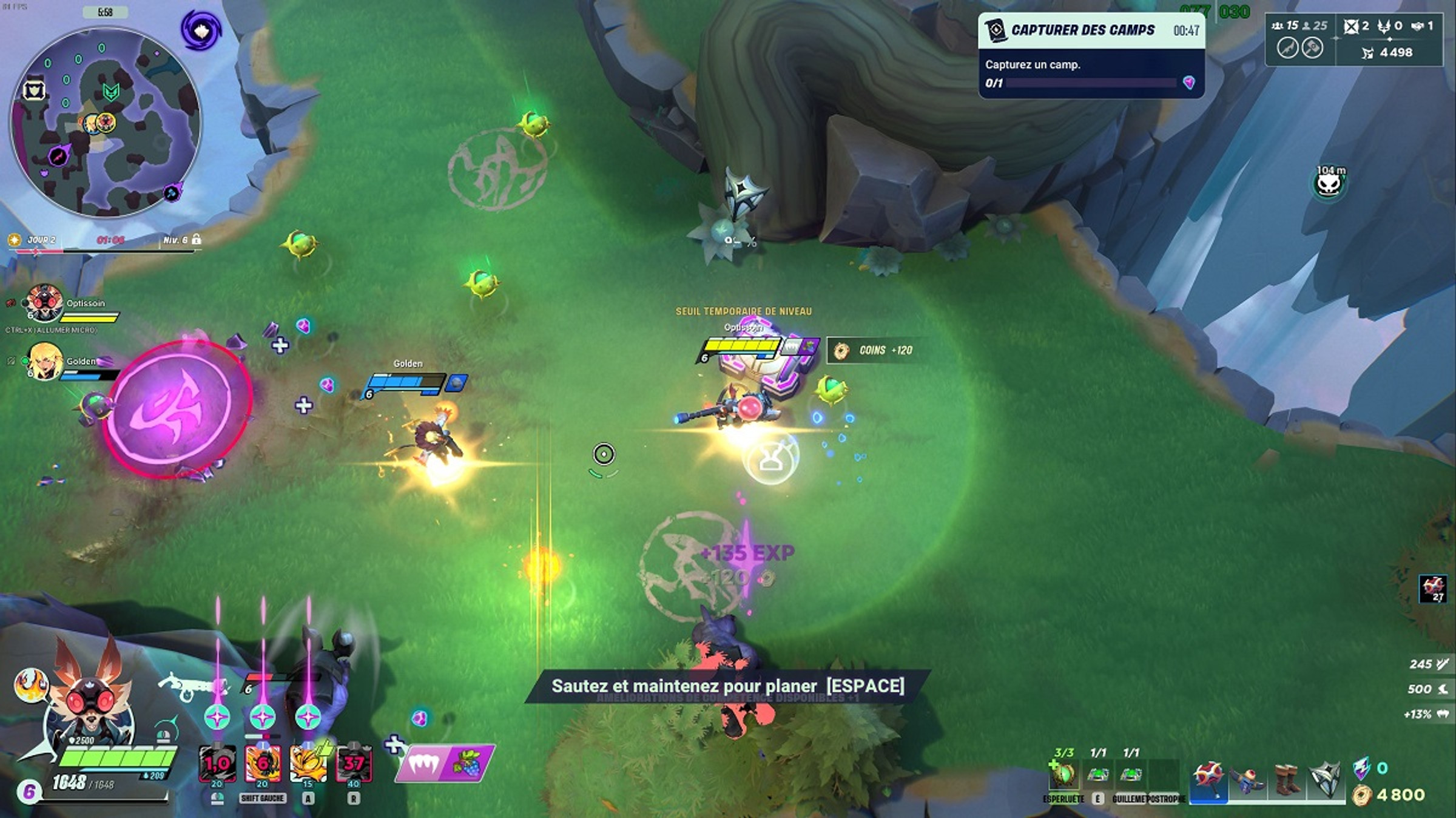
Task: Open the circular minimap
Action: tap(106, 123)
